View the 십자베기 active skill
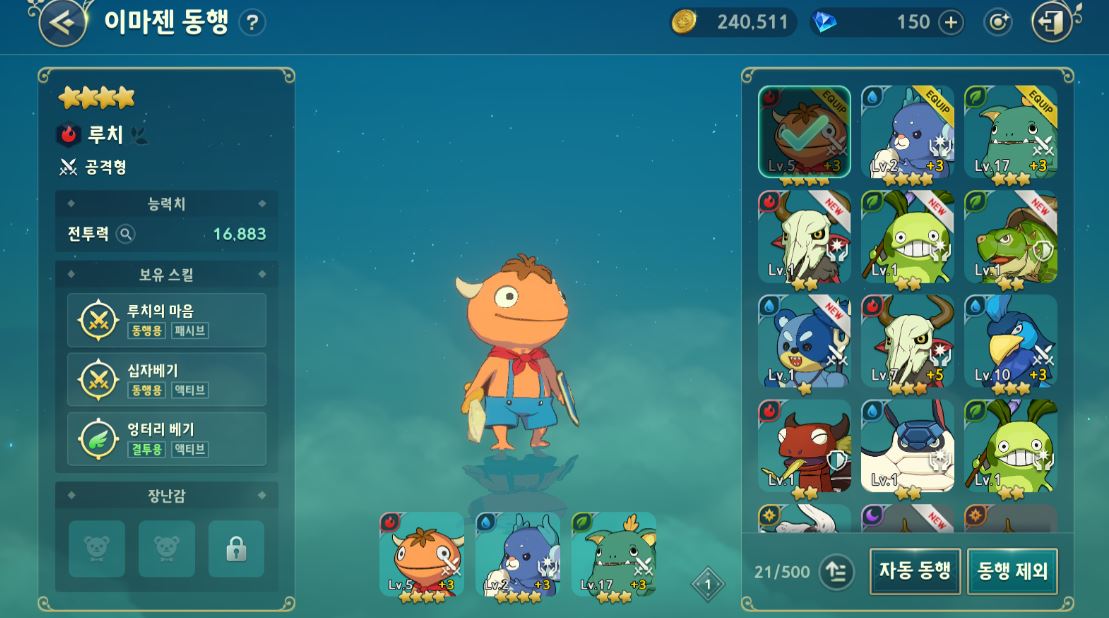 [x=167, y=379]
